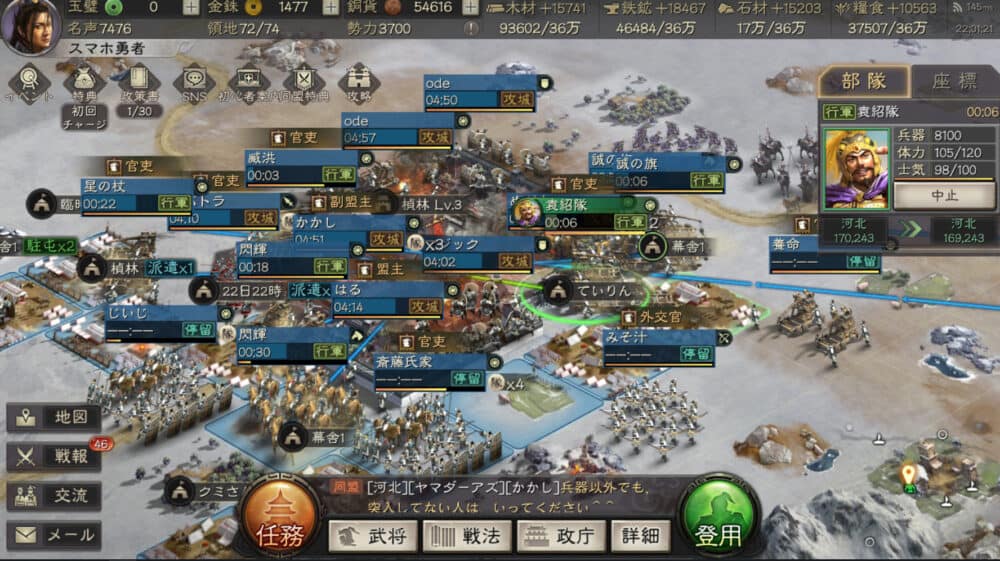Show the 詳細 details panel
The height and width of the screenshot is (561, 1000).
click(x=640, y=536)
